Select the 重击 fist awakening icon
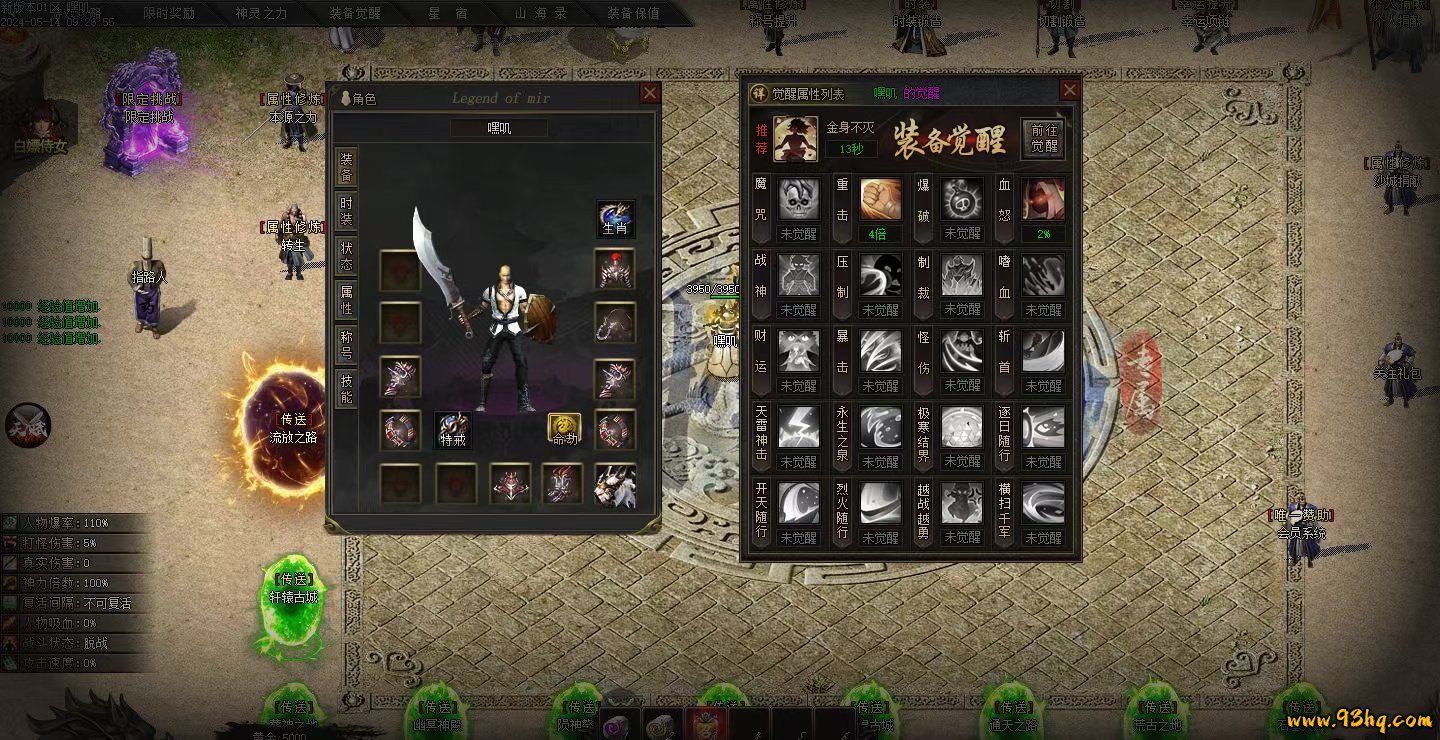 pyautogui.click(x=881, y=201)
